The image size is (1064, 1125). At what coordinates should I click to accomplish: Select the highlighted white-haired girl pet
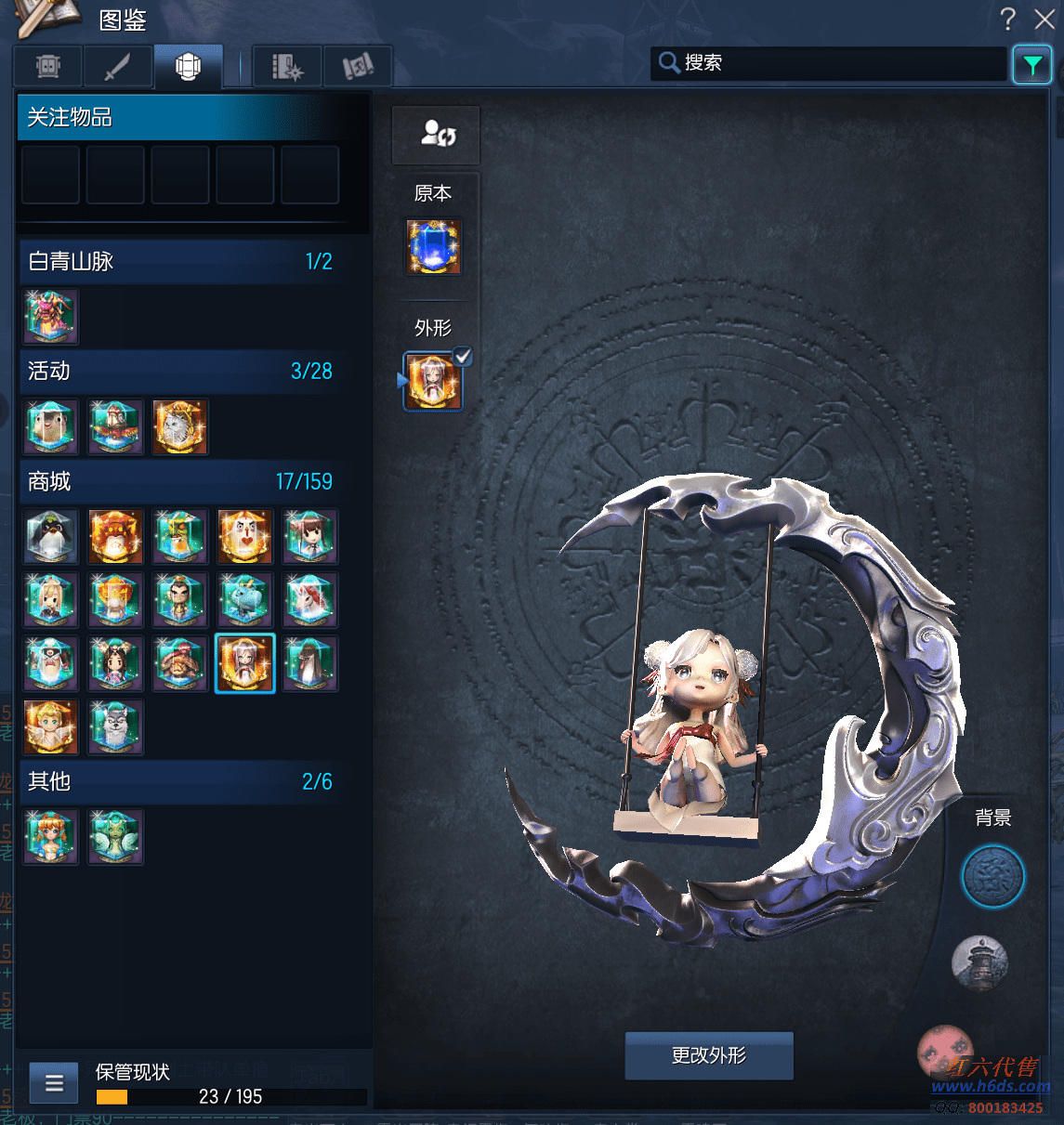tap(245, 663)
